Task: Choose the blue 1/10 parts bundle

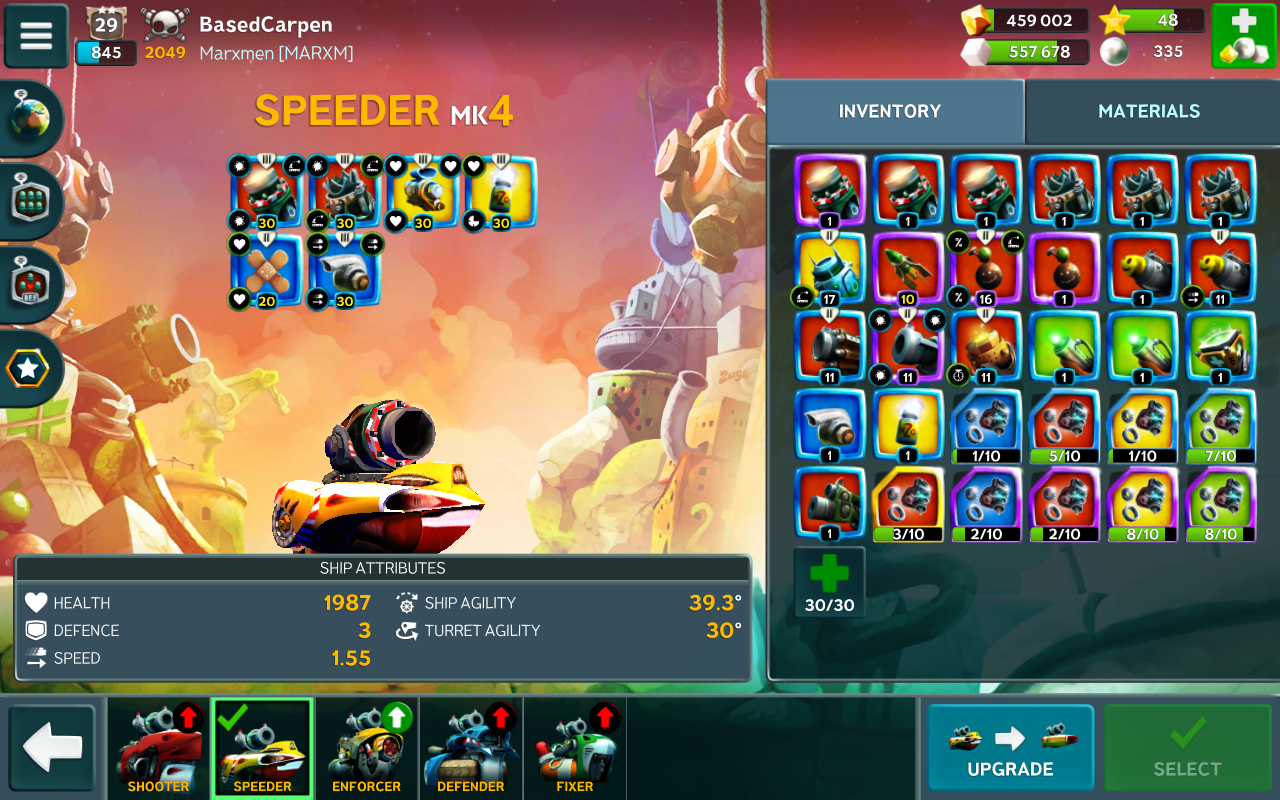Action: 987,426
